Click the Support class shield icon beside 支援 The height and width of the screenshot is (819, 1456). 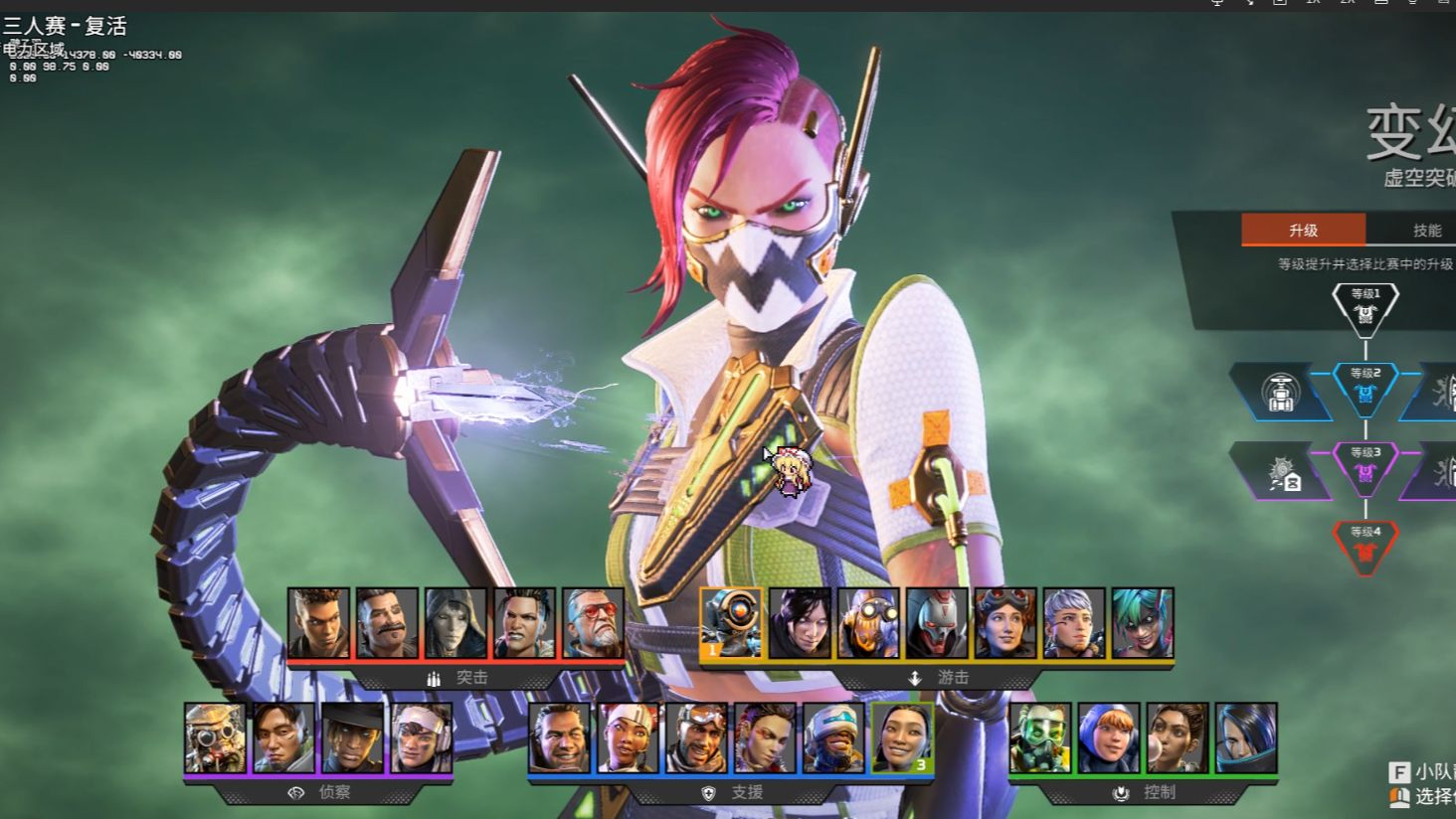tap(706, 792)
